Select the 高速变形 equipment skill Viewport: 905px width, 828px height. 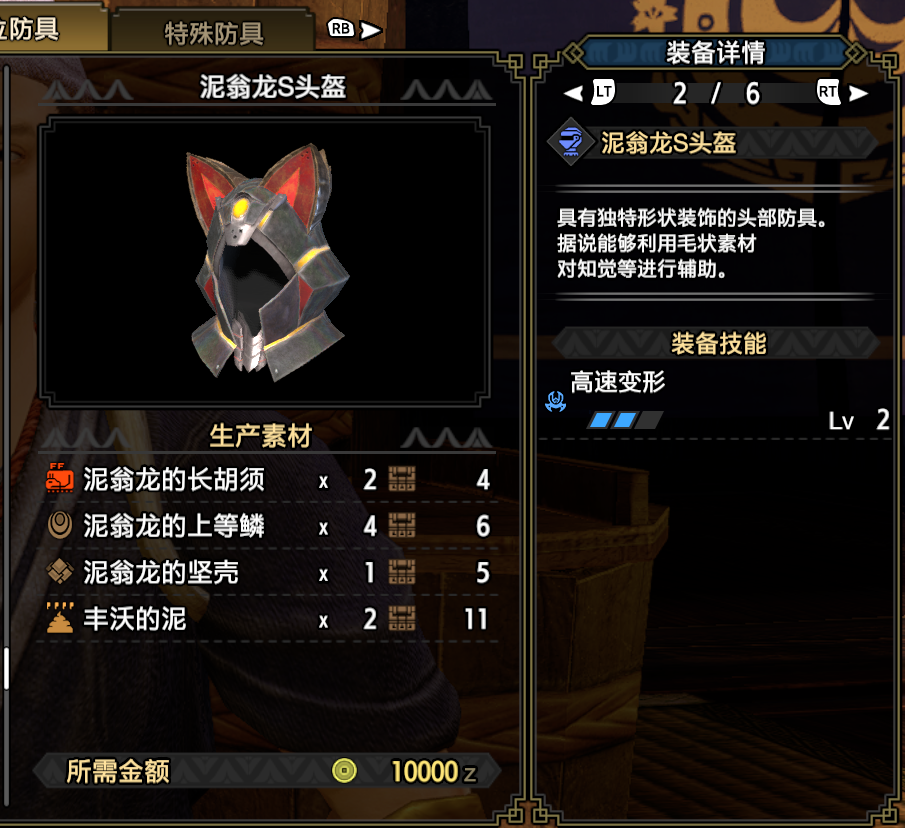tap(617, 383)
